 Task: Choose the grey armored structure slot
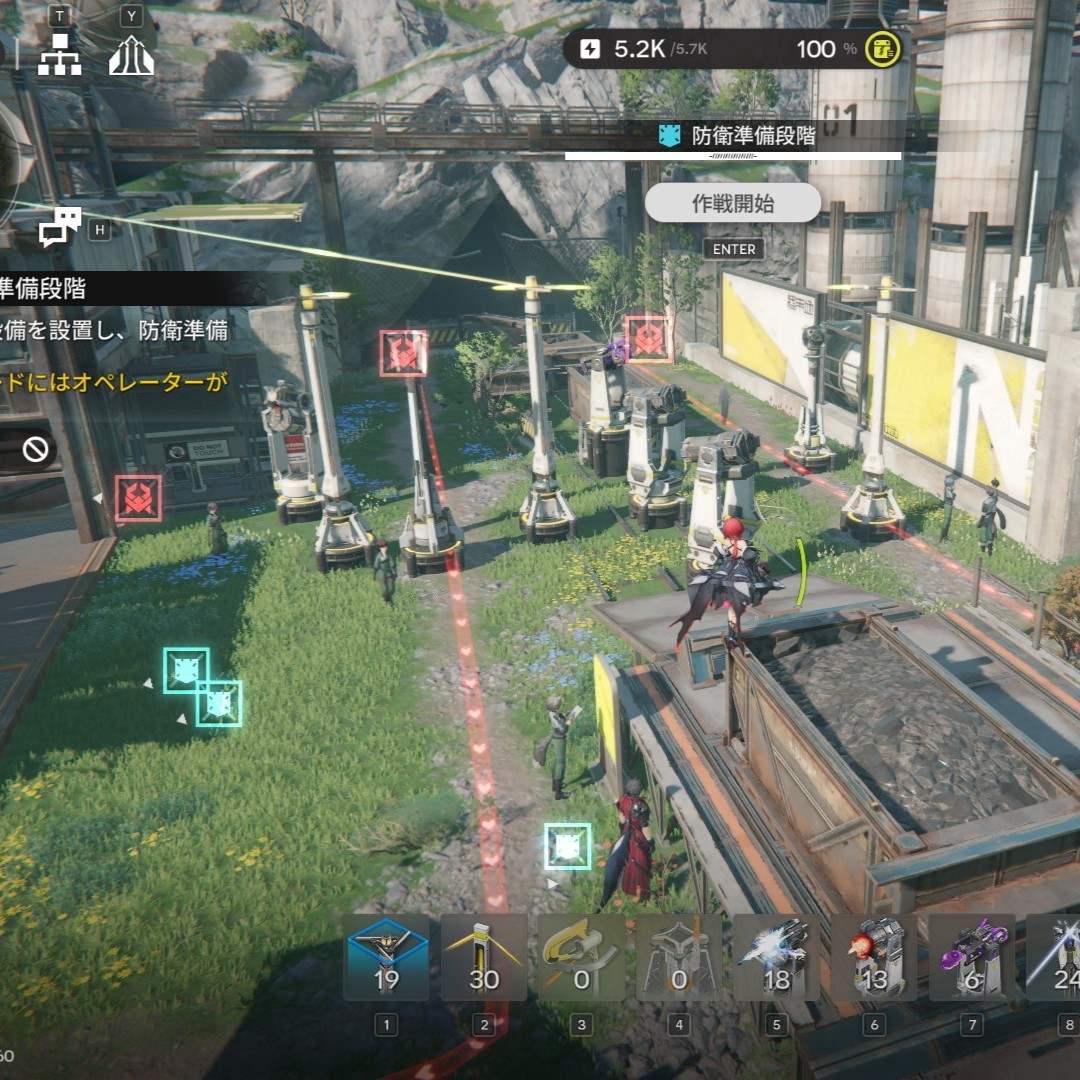pyautogui.click(x=679, y=958)
